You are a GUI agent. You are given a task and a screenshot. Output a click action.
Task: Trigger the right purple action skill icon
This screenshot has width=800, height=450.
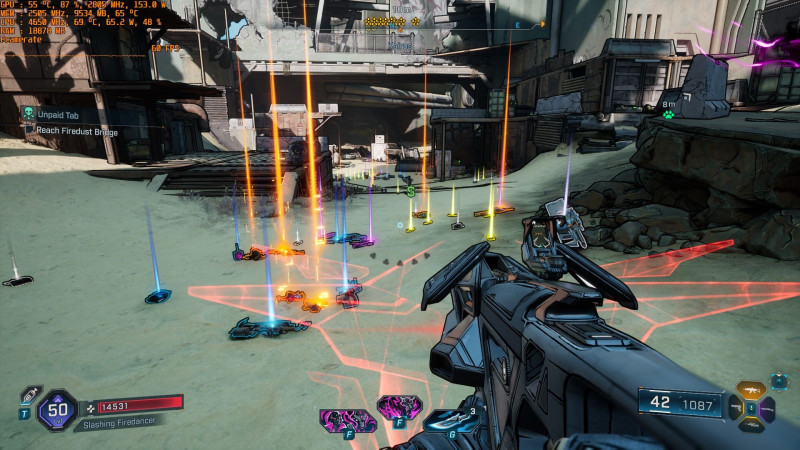(398, 407)
